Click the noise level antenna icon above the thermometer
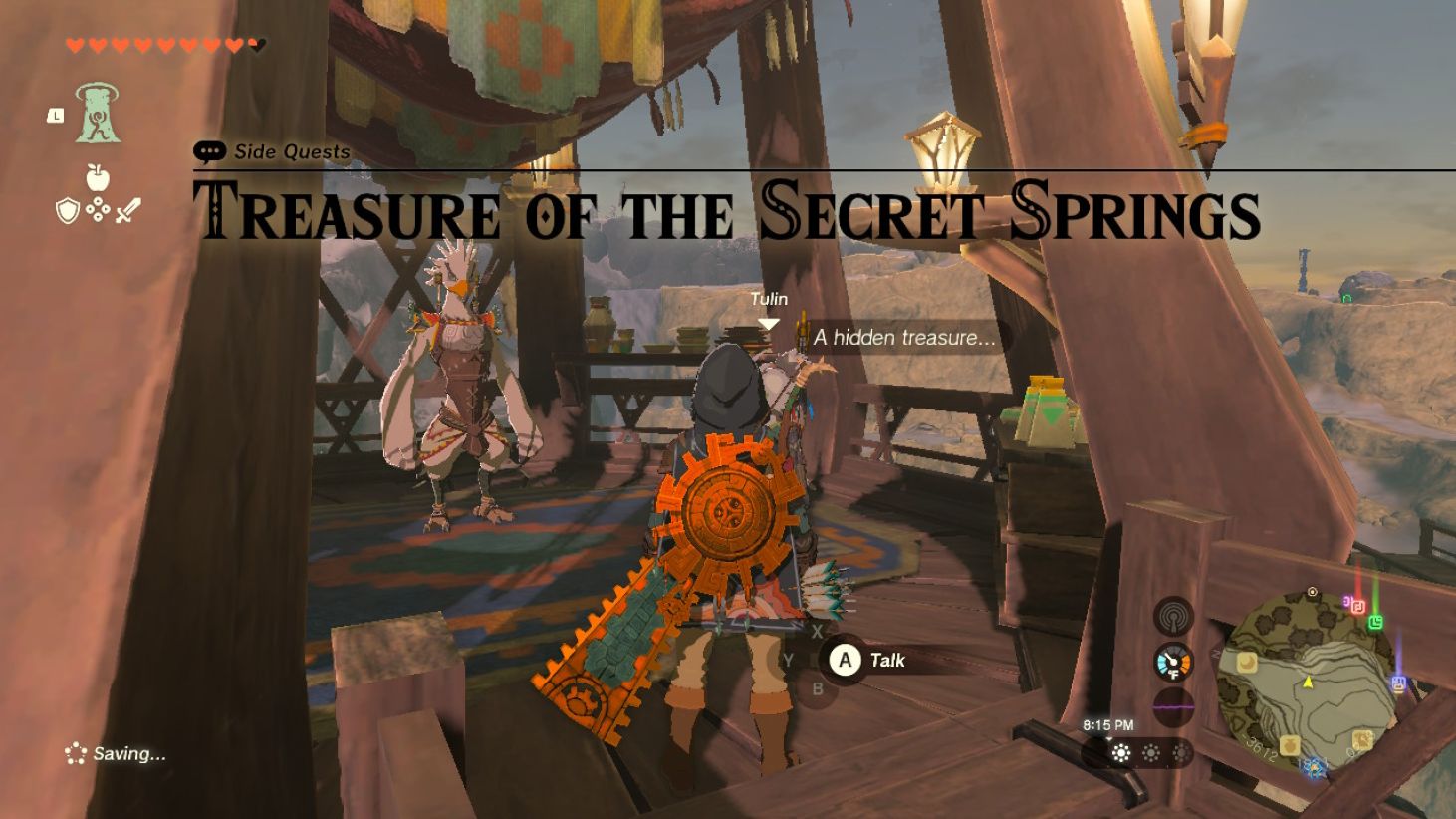The image size is (1456, 819). pos(1173,615)
